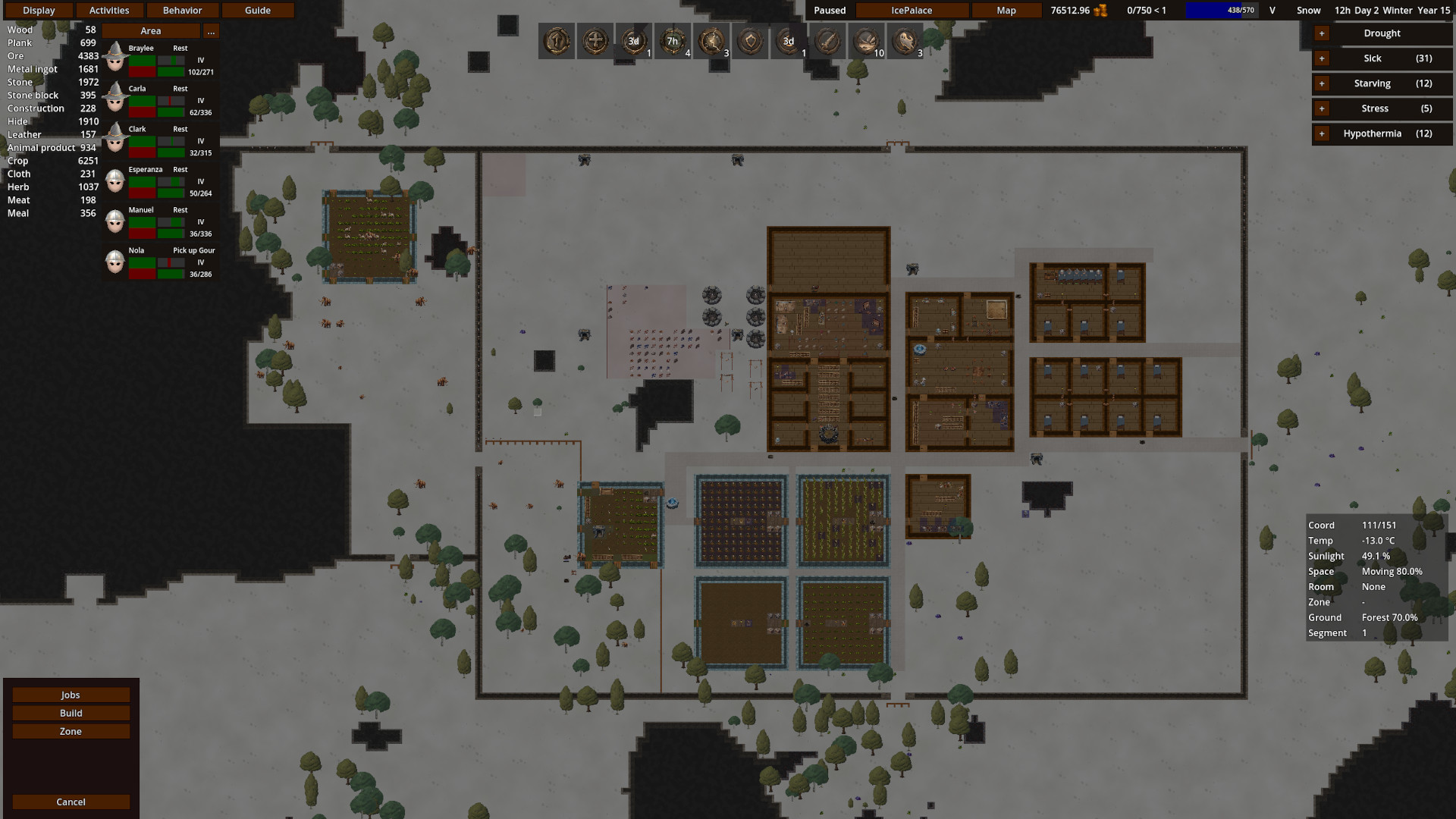Open the 7h countdown event icon

pos(673,41)
